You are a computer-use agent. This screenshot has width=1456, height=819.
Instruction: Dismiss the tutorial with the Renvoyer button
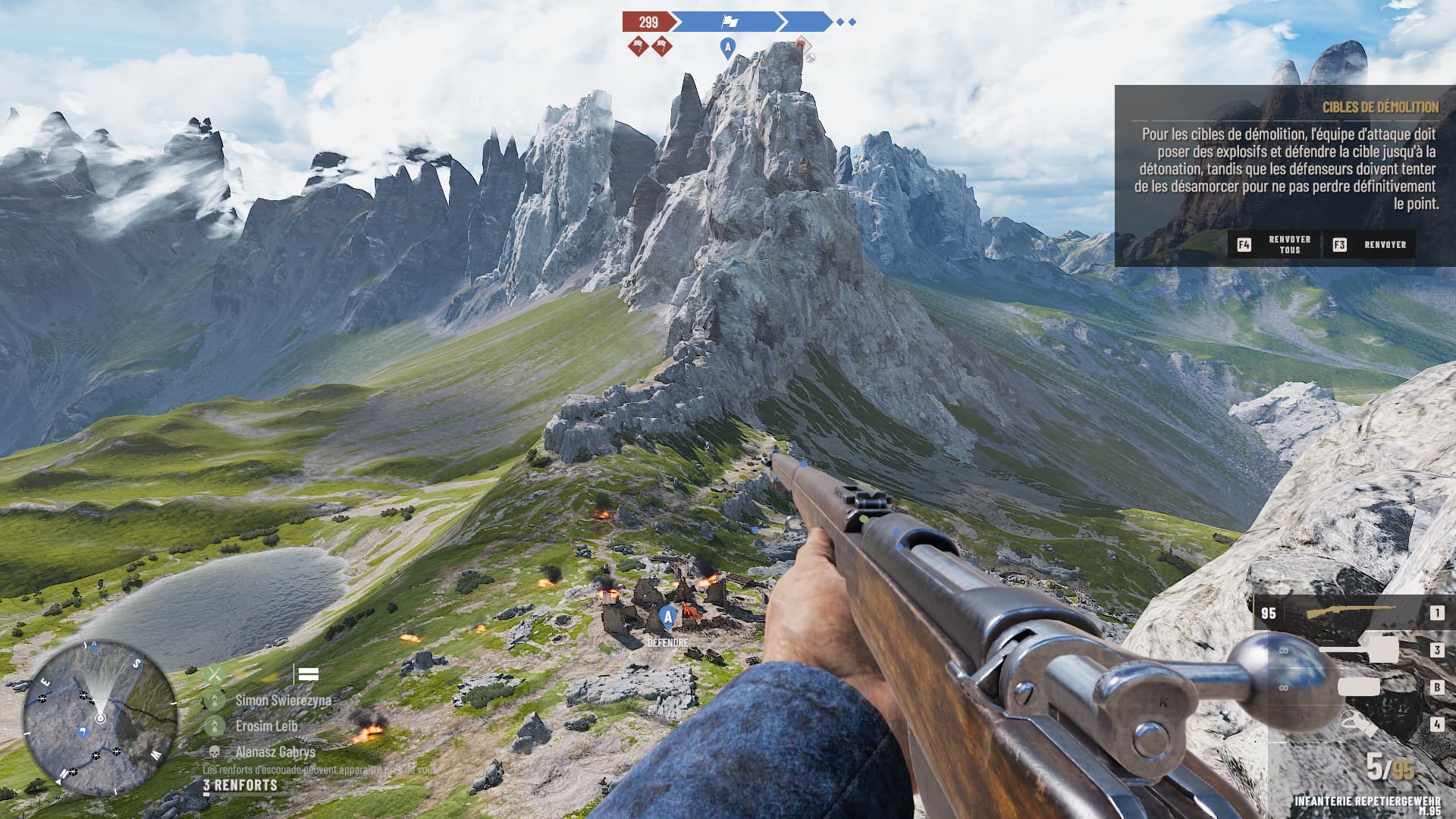click(x=1370, y=245)
